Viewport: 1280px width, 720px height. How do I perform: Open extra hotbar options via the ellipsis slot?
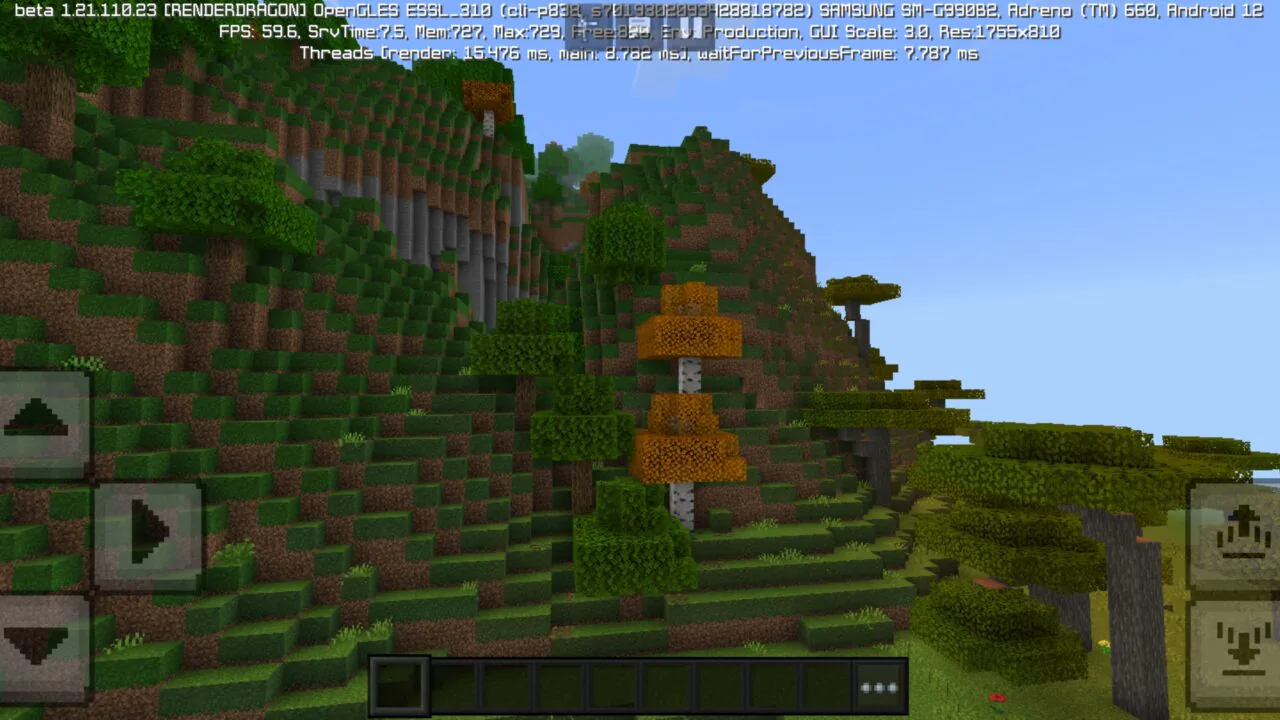tap(877, 684)
